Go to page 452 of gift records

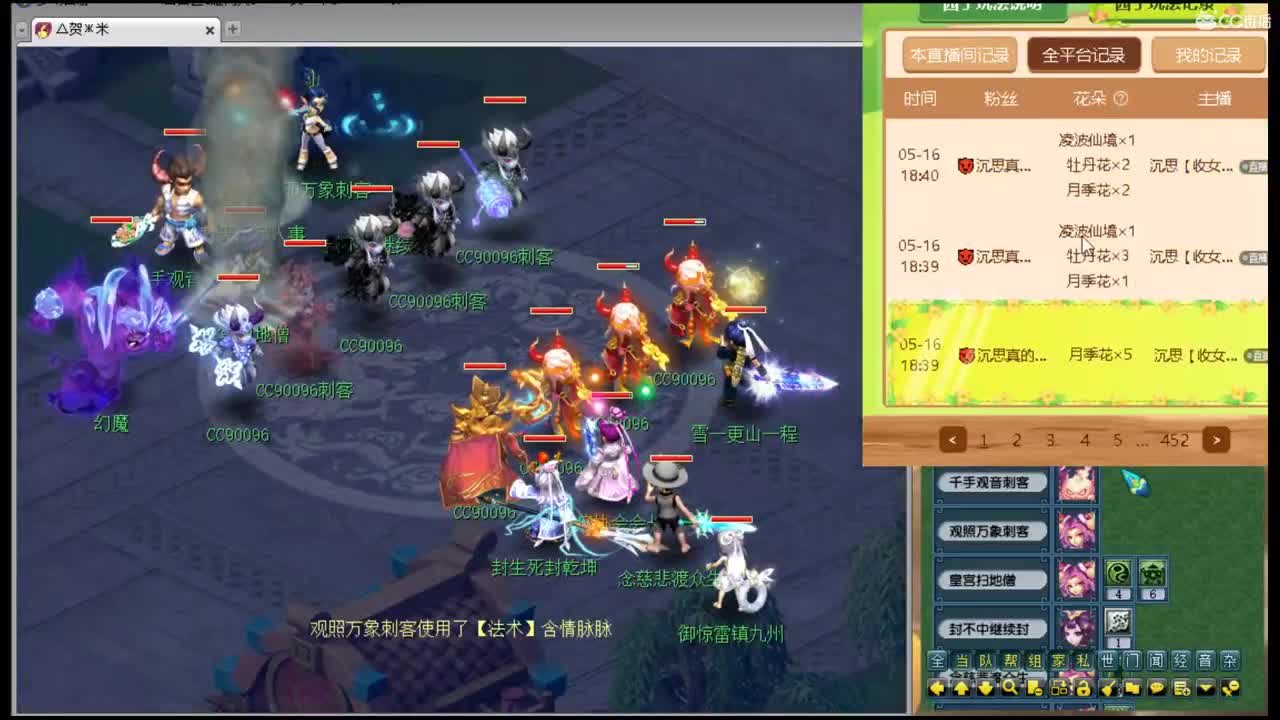point(1176,440)
